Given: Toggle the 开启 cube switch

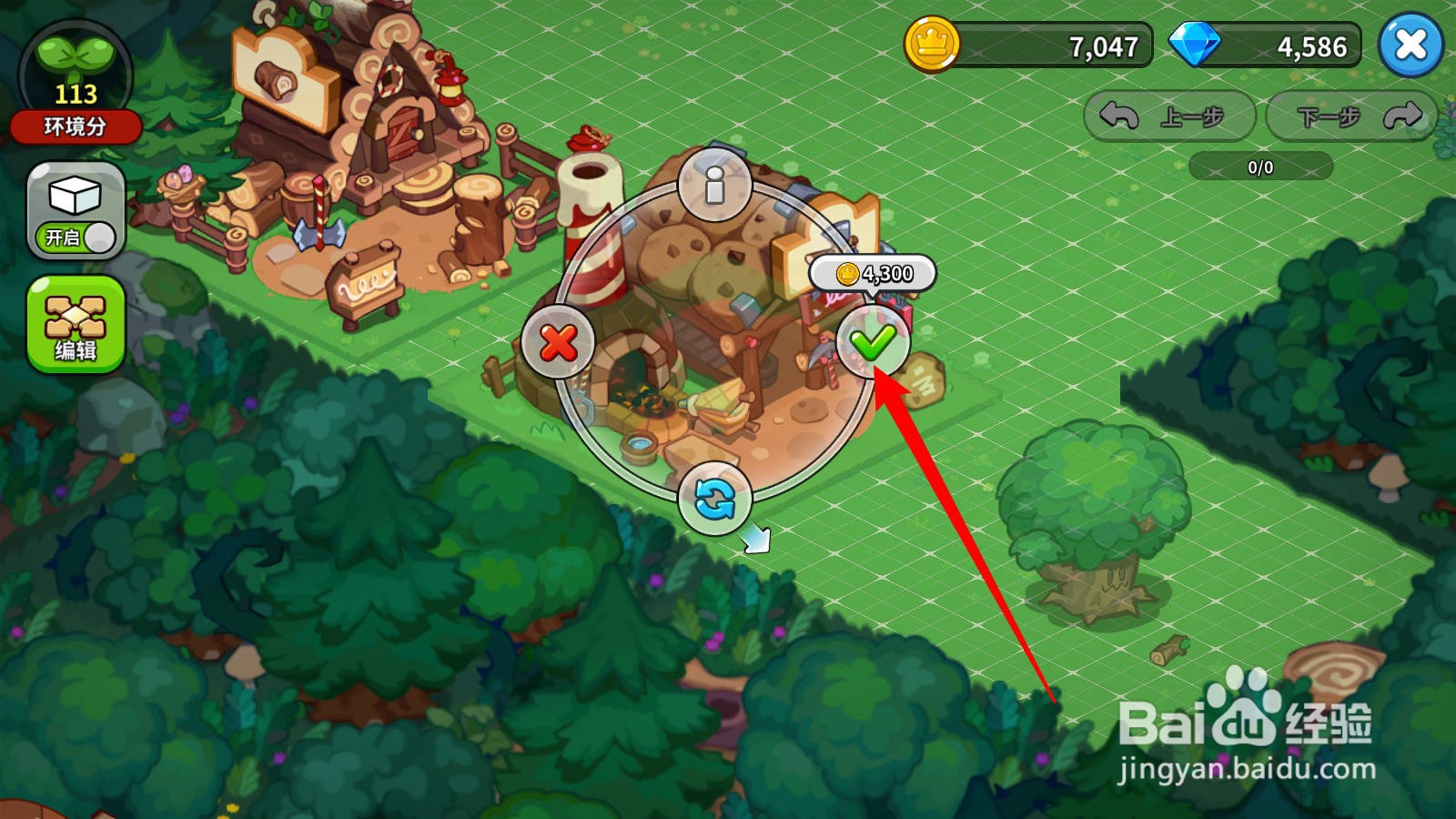Looking at the screenshot, I should point(76,212).
